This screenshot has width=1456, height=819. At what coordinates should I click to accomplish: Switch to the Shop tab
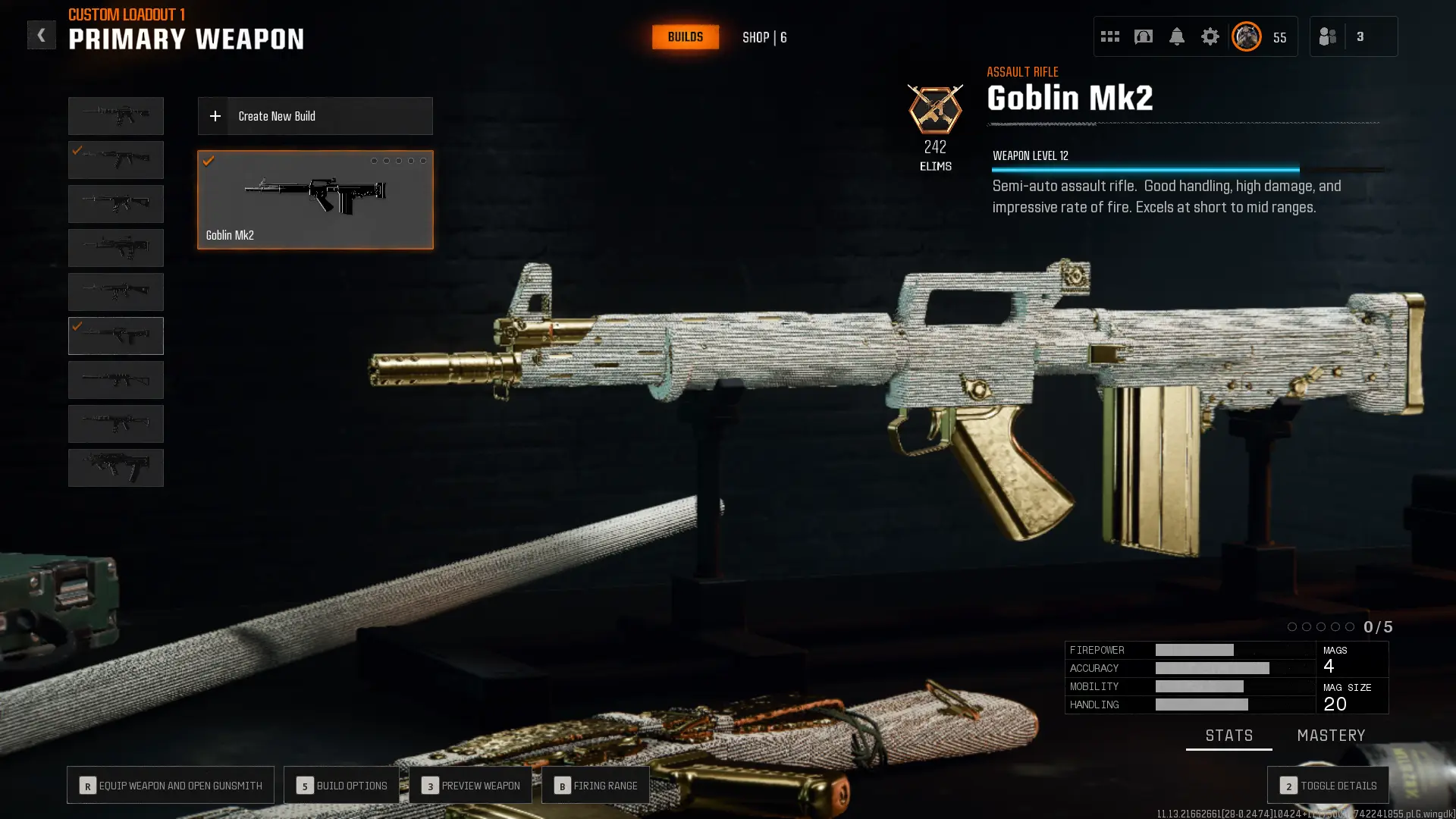point(764,36)
